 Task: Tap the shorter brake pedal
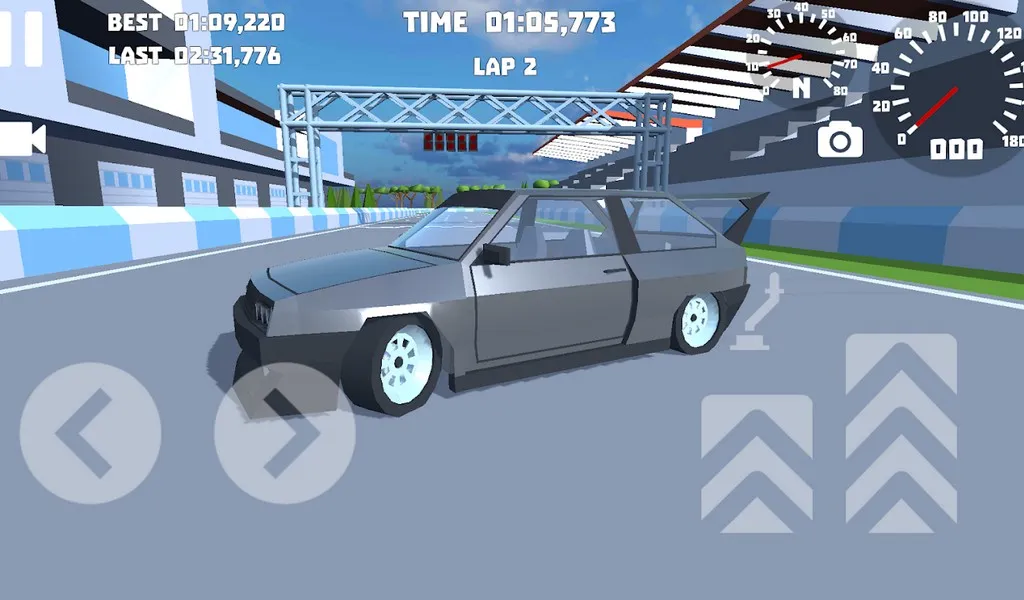[757, 462]
